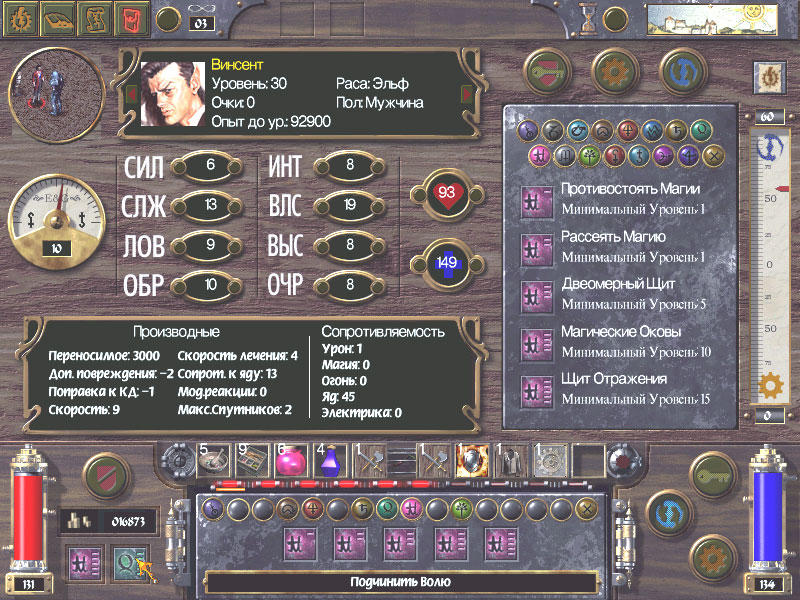Raise the ВЛС willpower stat value
Viewport: 800px width, 600px height.
[350, 206]
